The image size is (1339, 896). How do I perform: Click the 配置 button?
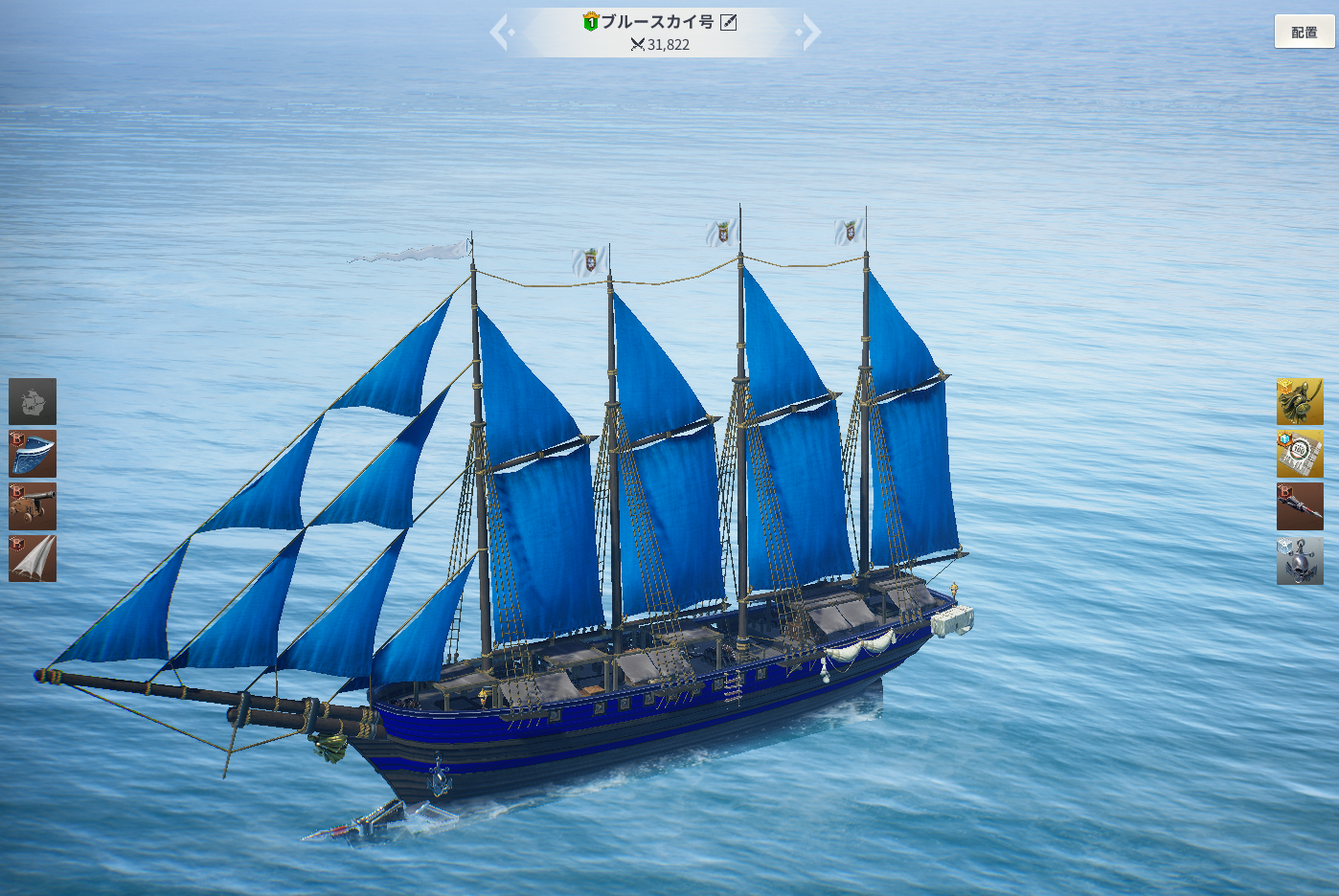tap(1304, 32)
